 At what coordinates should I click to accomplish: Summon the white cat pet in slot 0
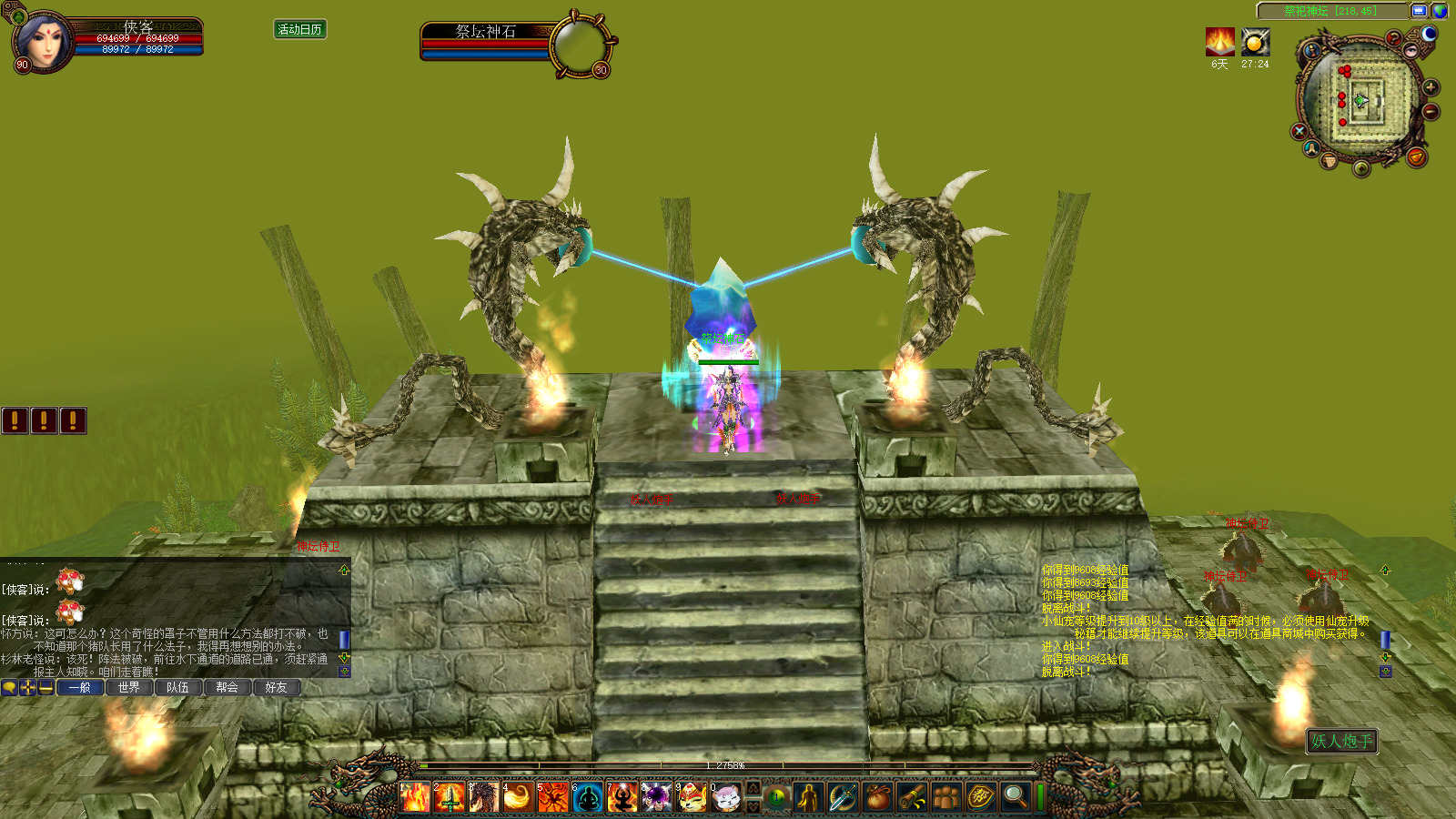726,797
